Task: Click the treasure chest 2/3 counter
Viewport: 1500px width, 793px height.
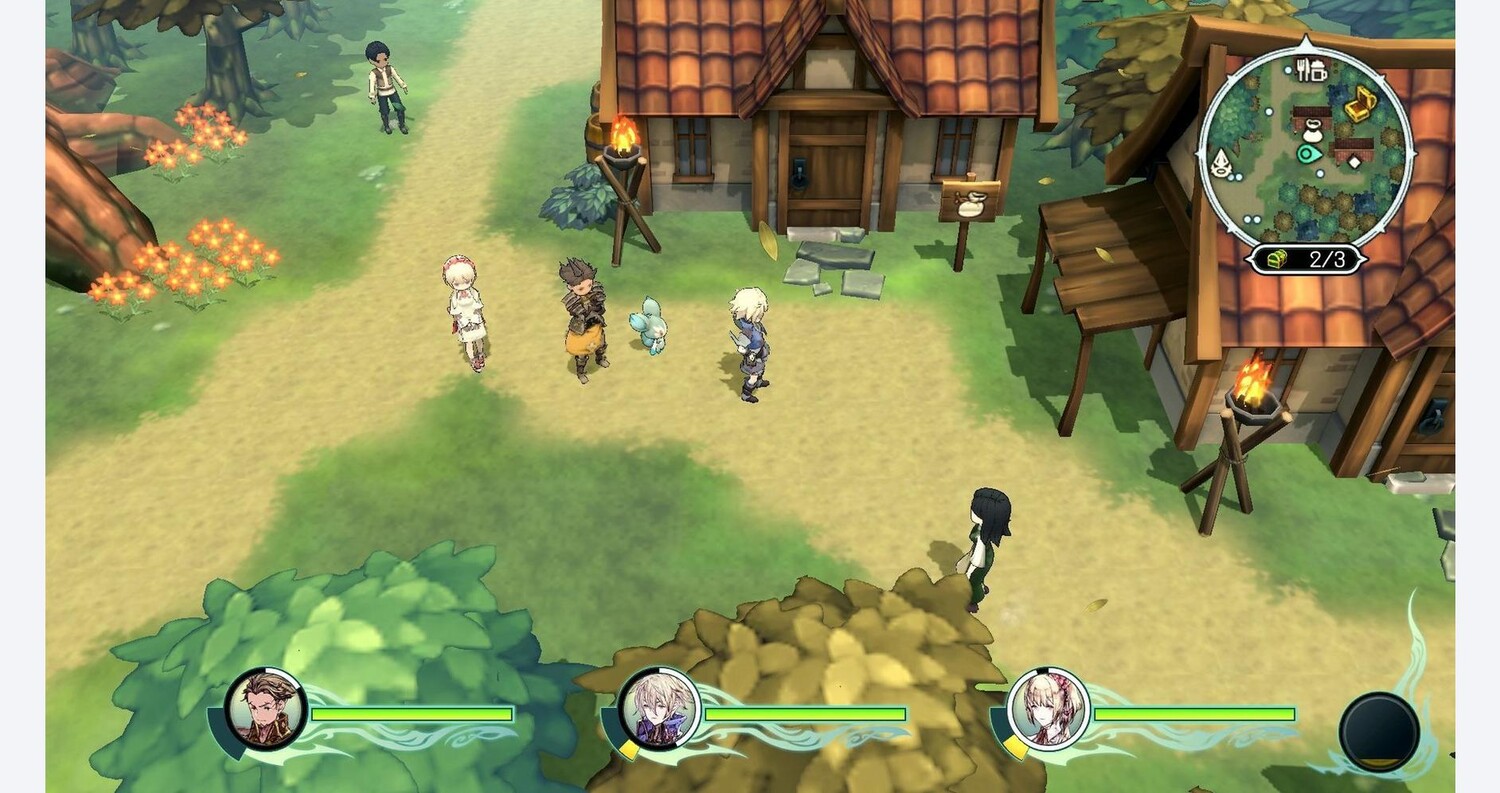Action: pyautogui.click(x=1305, y=260)
